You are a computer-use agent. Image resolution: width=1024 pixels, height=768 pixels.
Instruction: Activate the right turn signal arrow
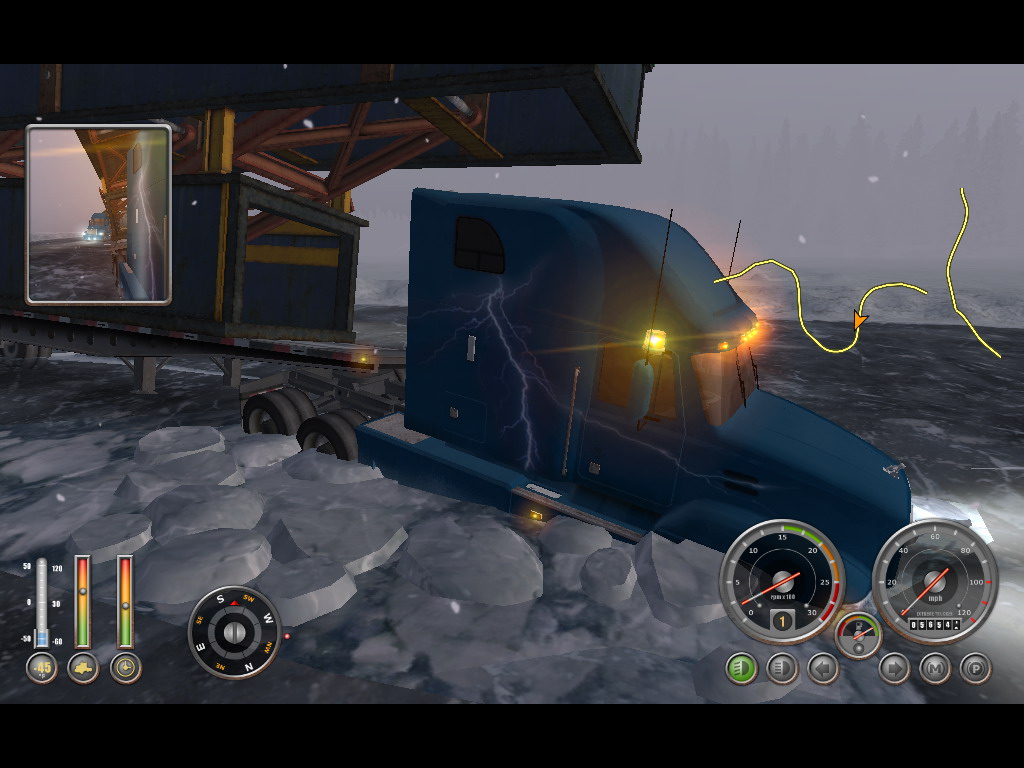click(x=894, y=668)
